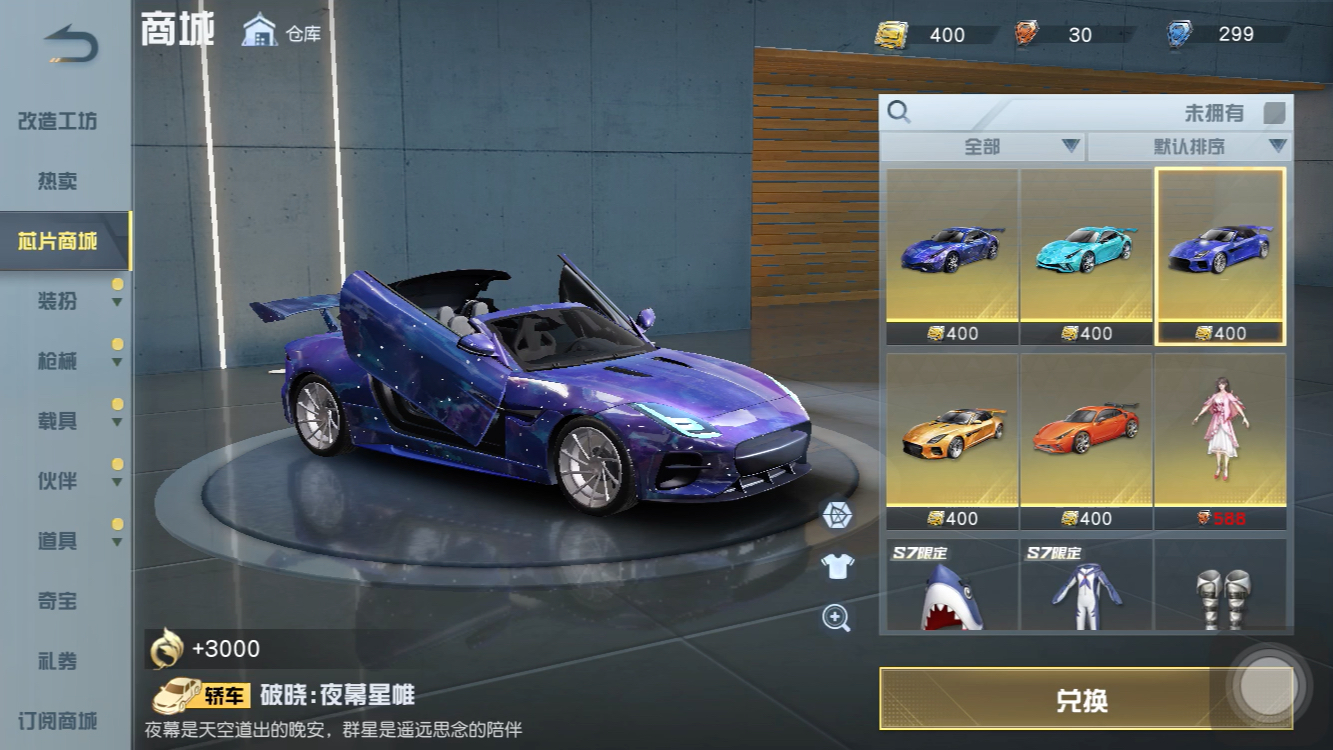Open the 改造工坊 menu entry
Screen dimensions: 1333x750
(x=58, y=121)
